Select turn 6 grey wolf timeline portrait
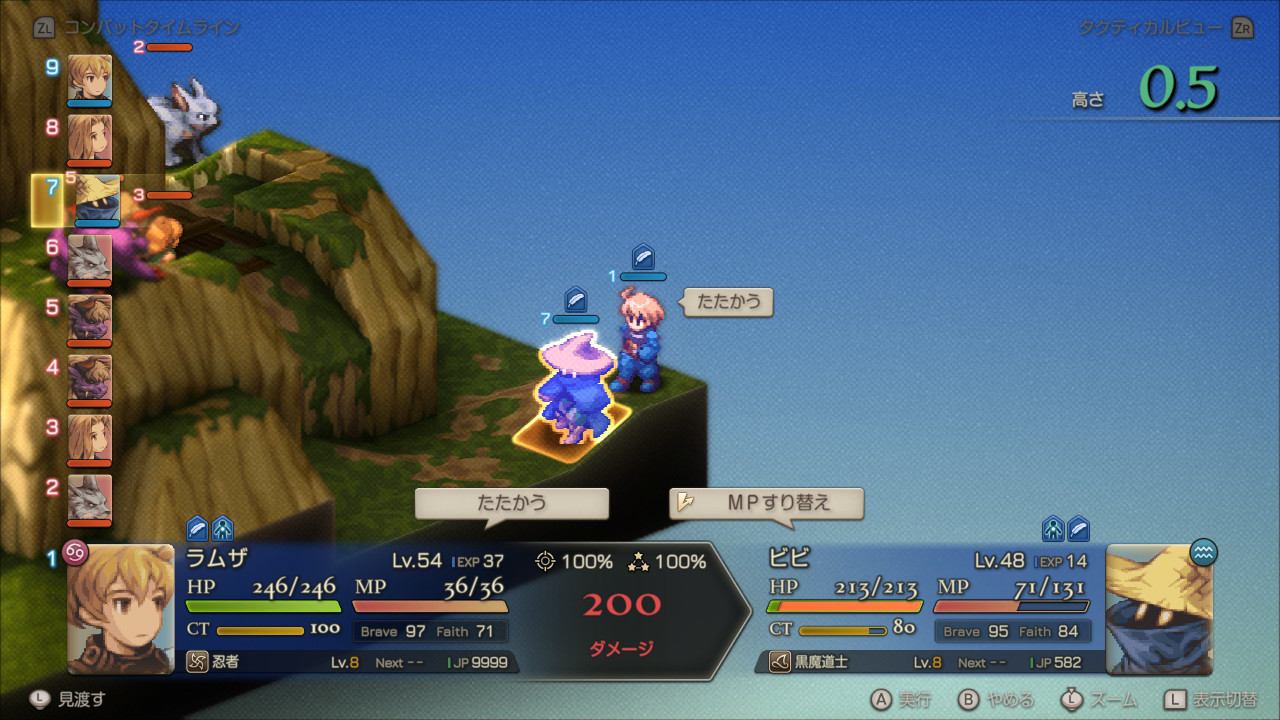The image size is (1280, 720). tap(90, 258)
